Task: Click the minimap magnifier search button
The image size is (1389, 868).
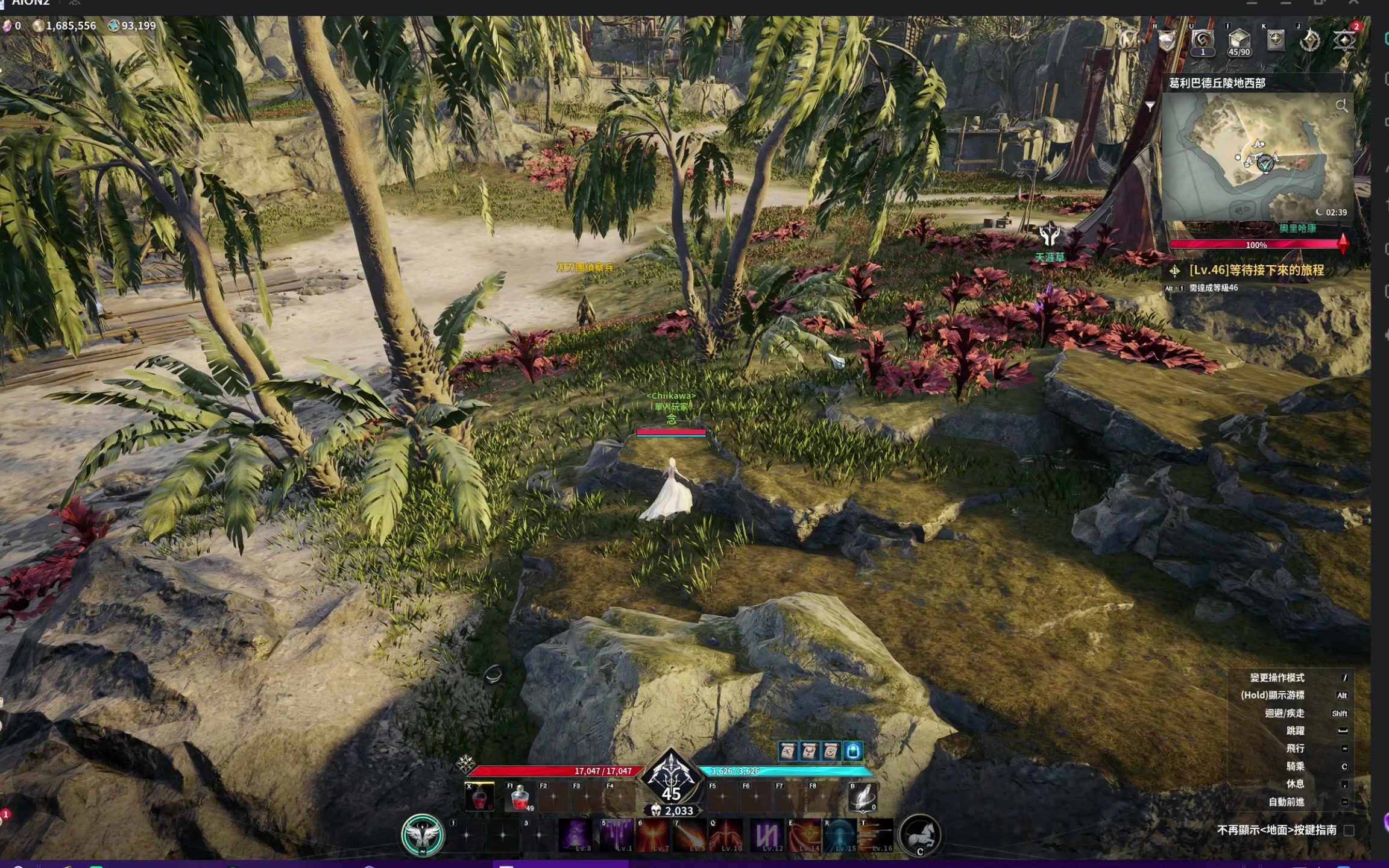Action: pyautogui.click(x=1341, y=106)
